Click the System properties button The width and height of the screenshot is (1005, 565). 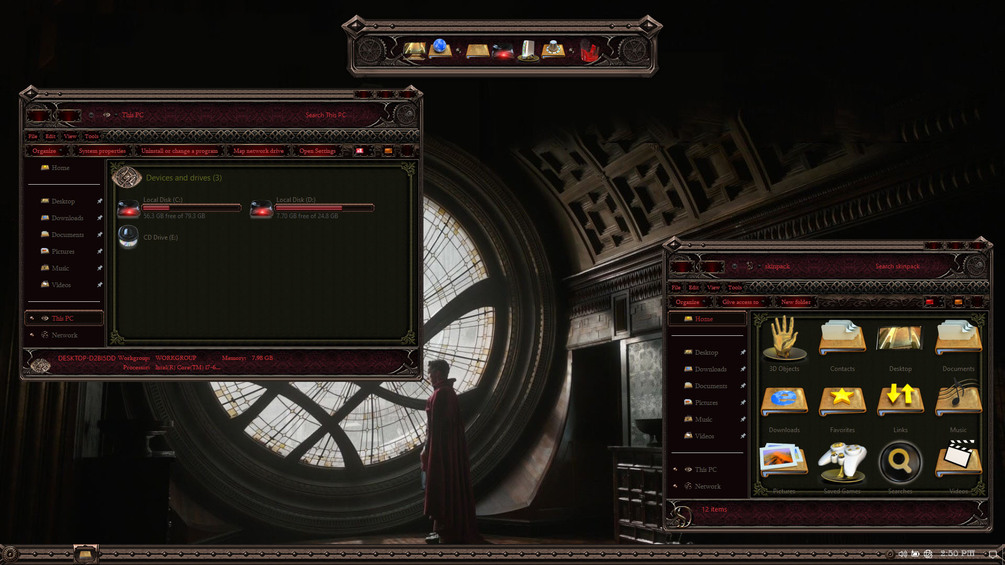point(102,151)
